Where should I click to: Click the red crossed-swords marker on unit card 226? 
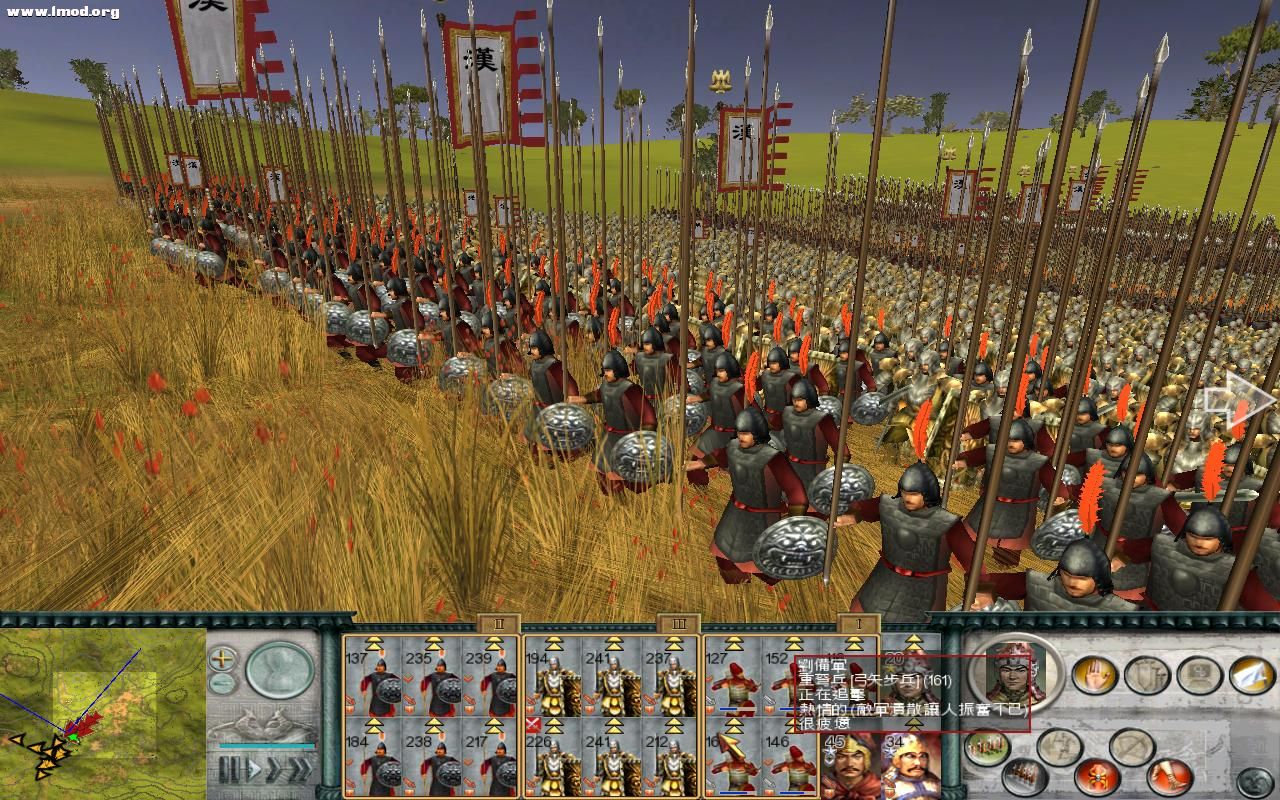pos(533,725)
